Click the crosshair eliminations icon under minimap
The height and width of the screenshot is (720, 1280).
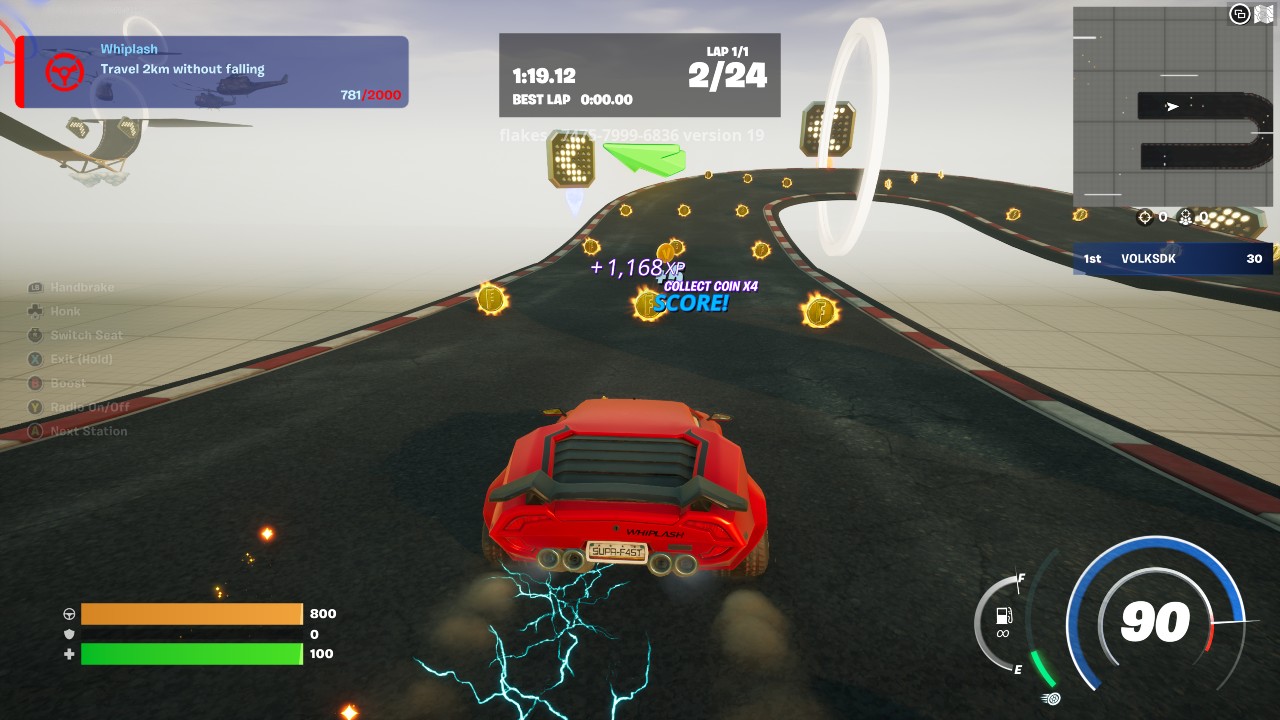click(x=1146, y=217)
